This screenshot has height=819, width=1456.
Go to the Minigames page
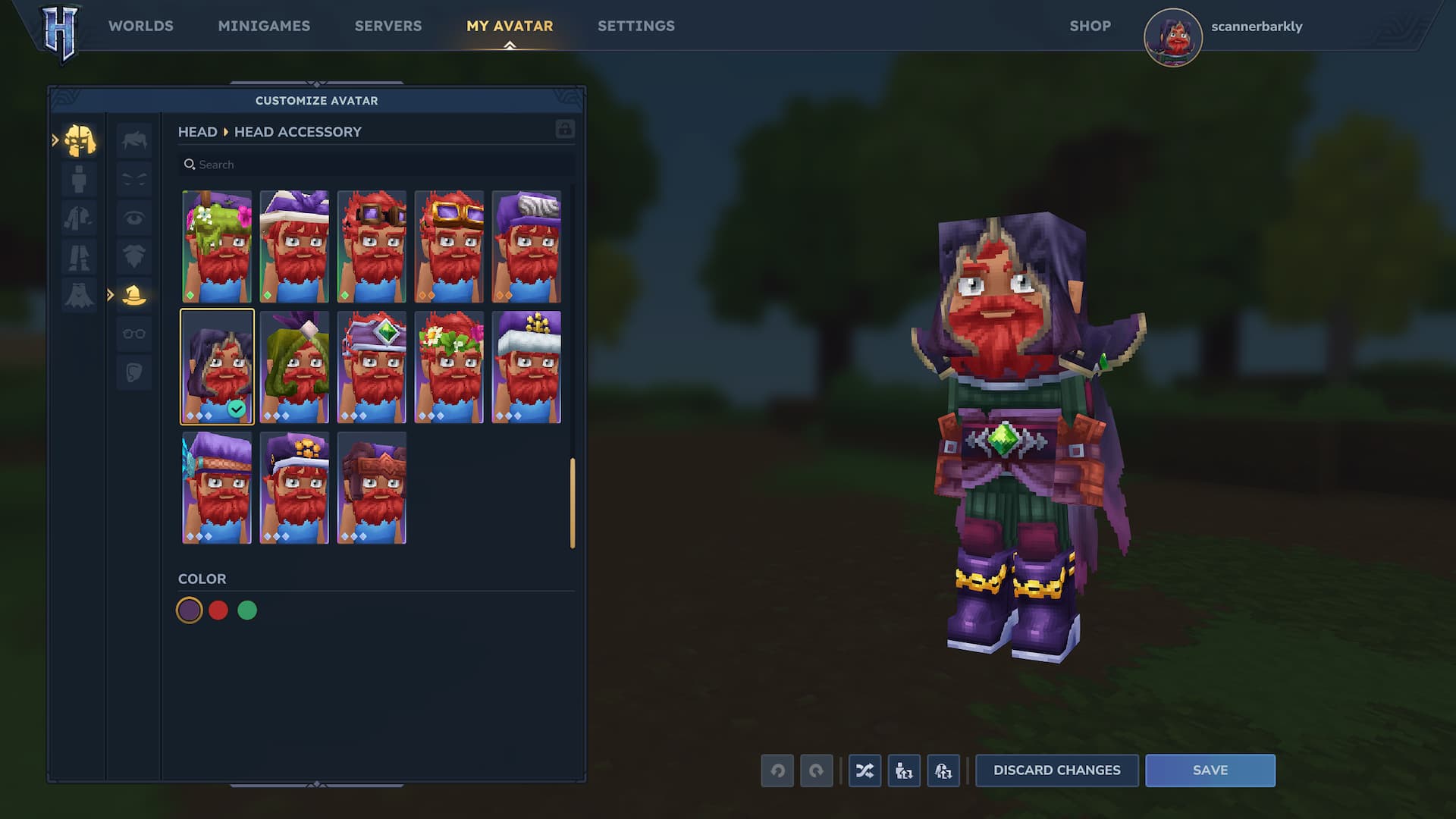click(264, 26)
